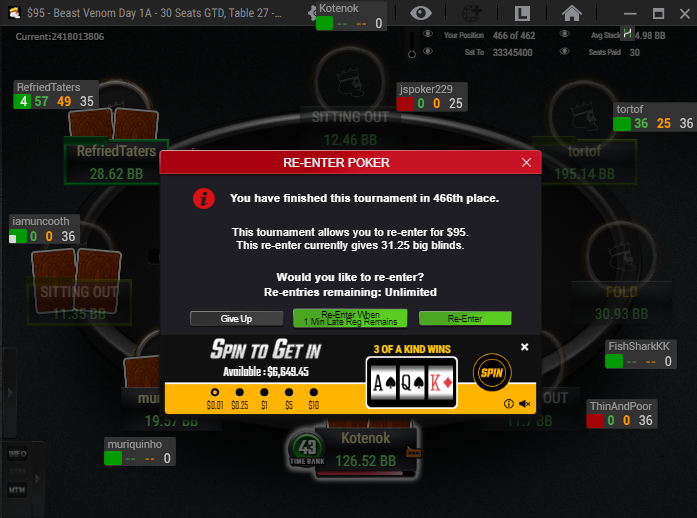Mute the Spin to Get In sound
697x518 pixels.
coord(525,404)
